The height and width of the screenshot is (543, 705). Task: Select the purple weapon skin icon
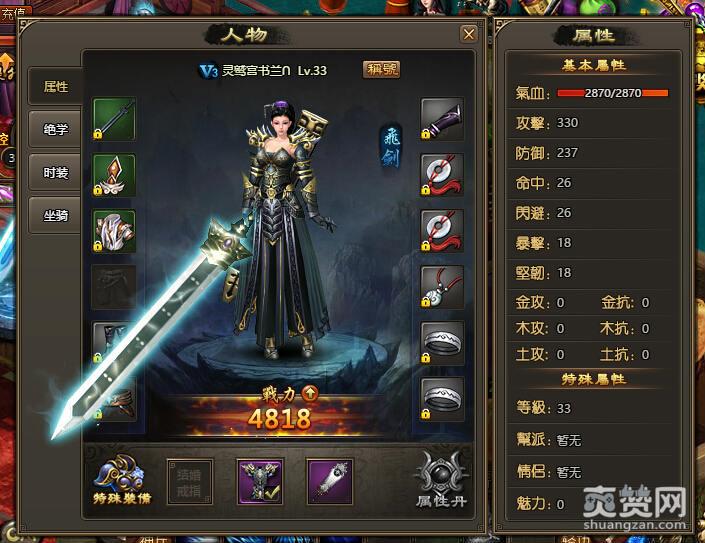tap(329, 480)
